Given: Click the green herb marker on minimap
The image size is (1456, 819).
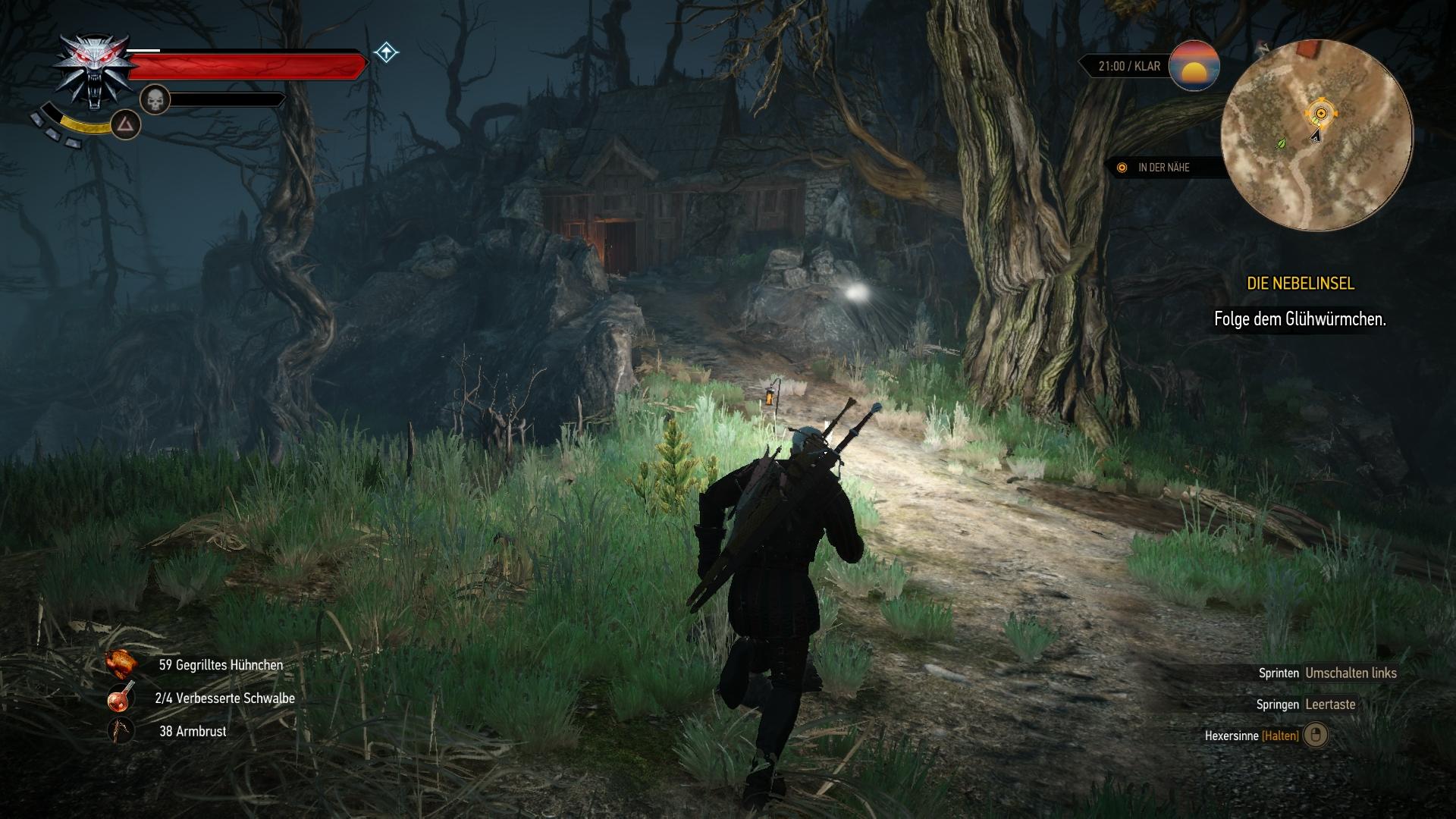Looking at the screenshot, I should click(x=1282, y=143).
